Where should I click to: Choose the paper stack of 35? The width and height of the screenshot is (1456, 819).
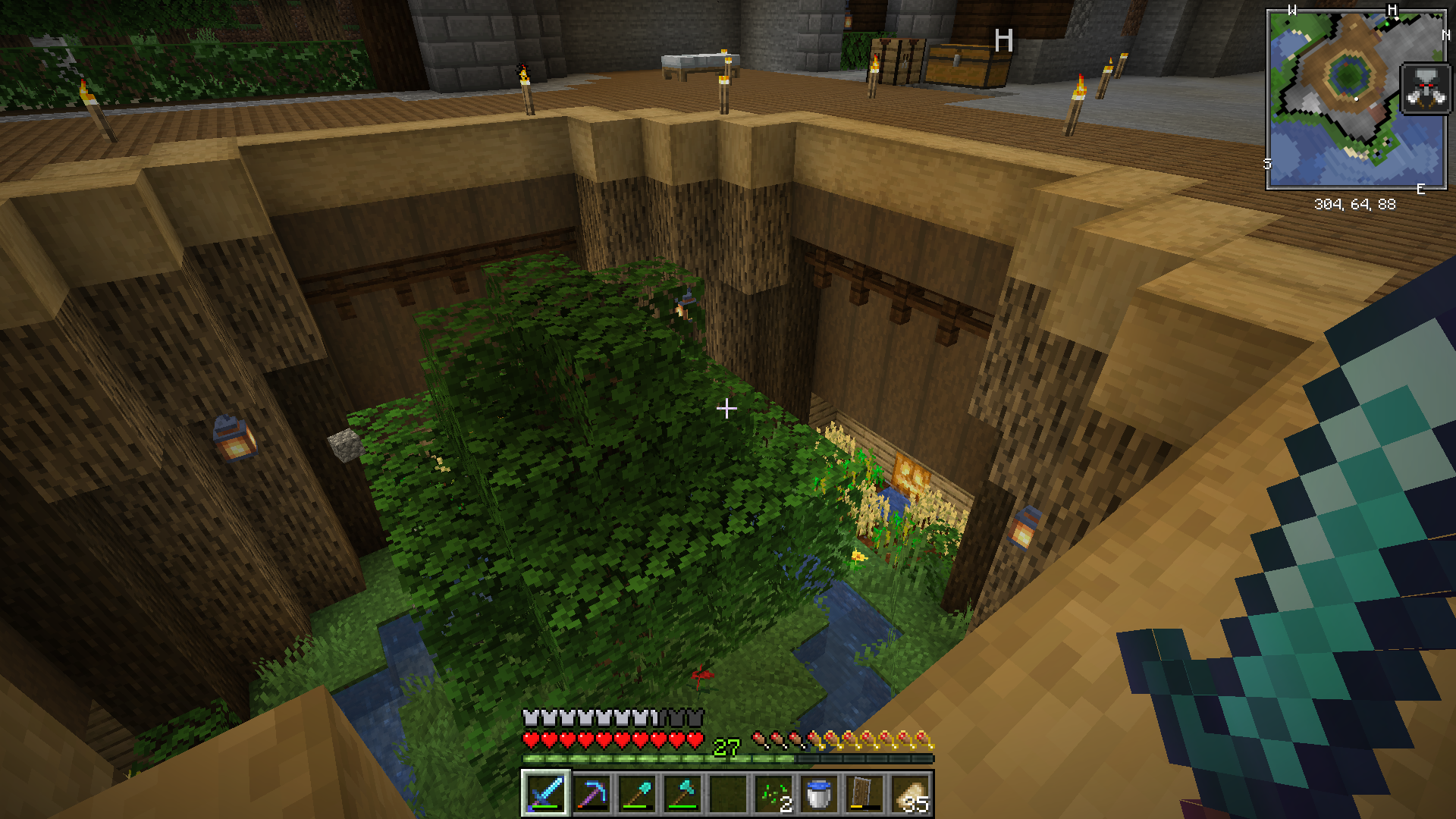[x=911, y=794]
